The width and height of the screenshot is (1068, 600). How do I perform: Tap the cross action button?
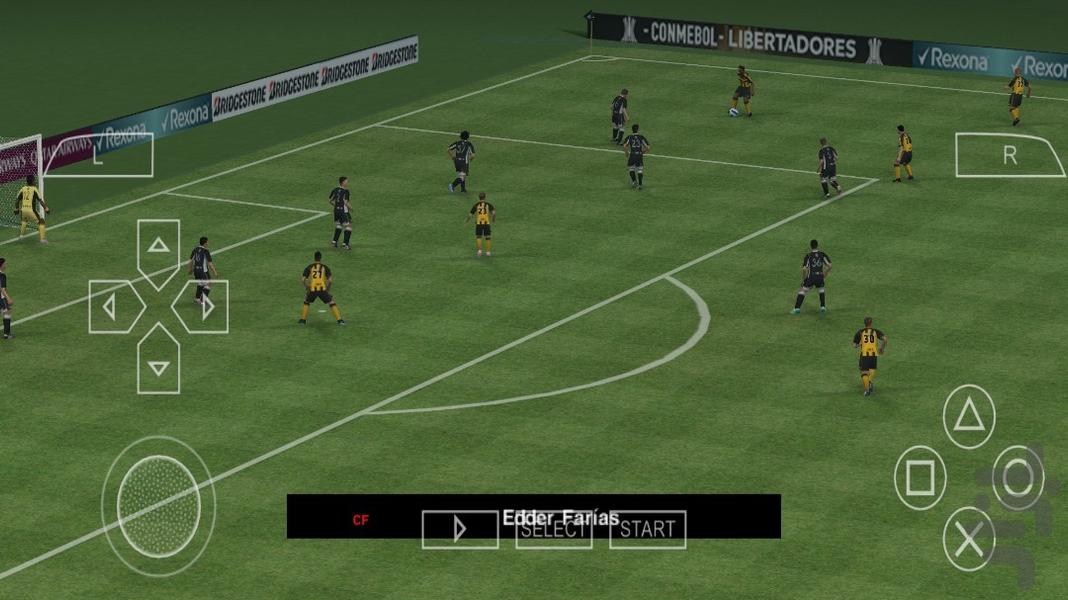coord(968,540)
